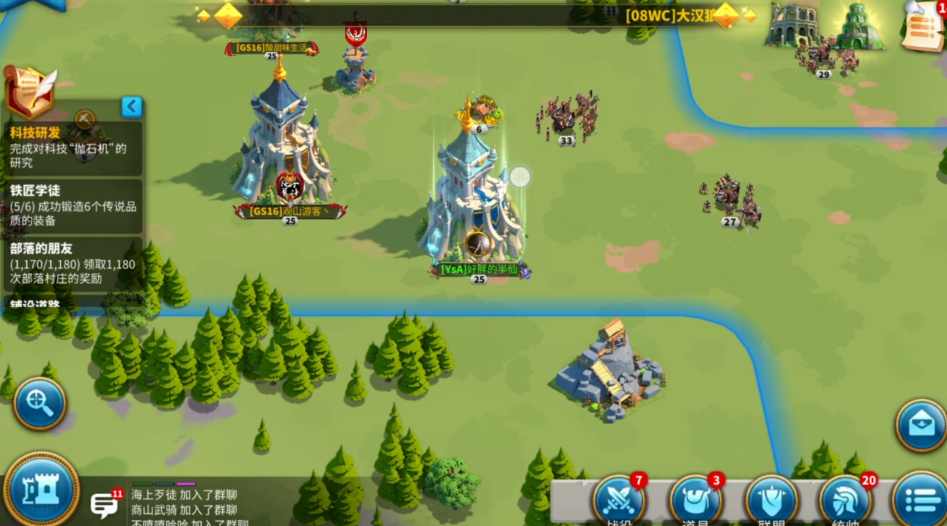Open the chat bubble icon
The image size is (947, 526).
click(104, 504)
